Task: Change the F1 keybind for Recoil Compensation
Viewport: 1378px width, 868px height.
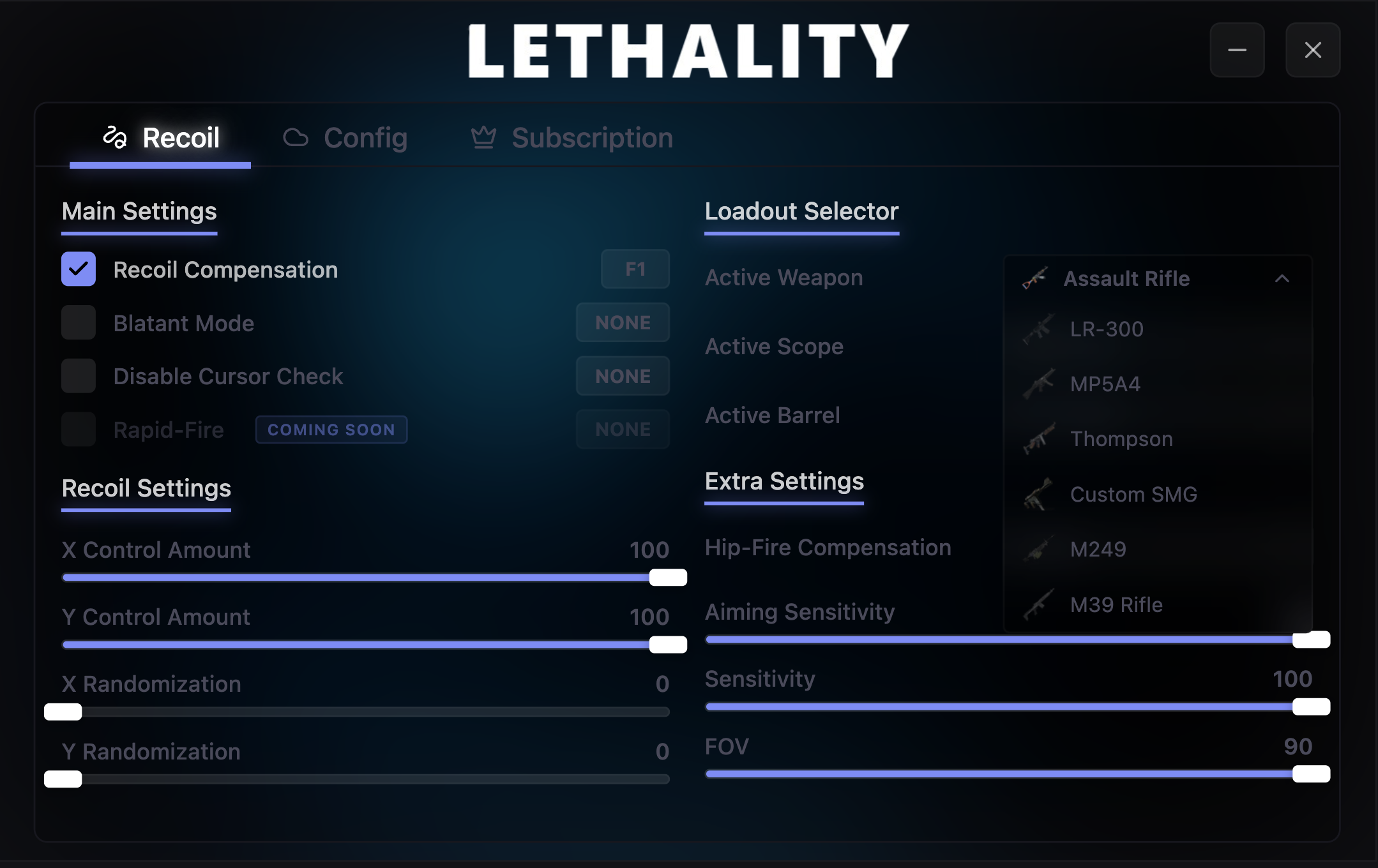Action: tap(635, 269)
